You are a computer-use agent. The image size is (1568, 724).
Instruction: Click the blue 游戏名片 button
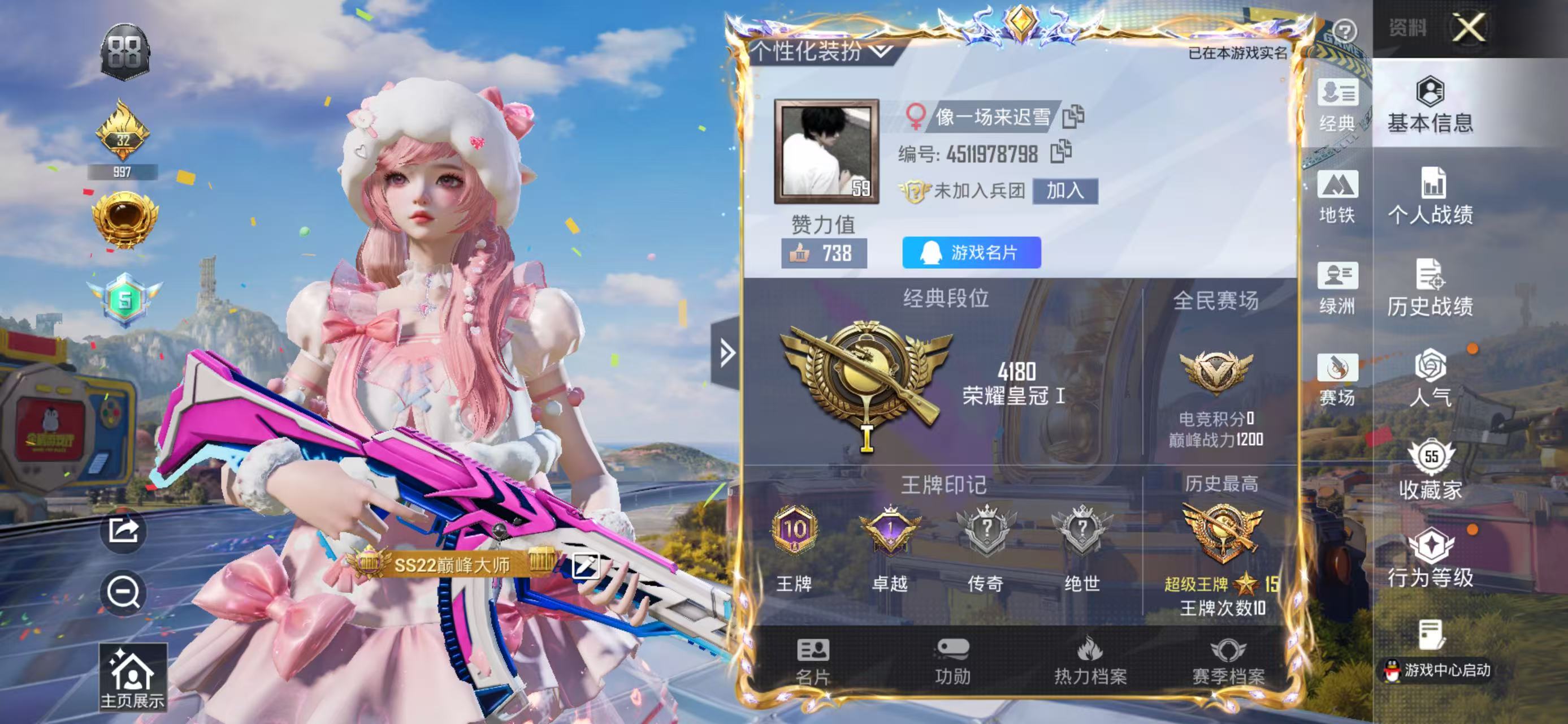coord(971,252)
